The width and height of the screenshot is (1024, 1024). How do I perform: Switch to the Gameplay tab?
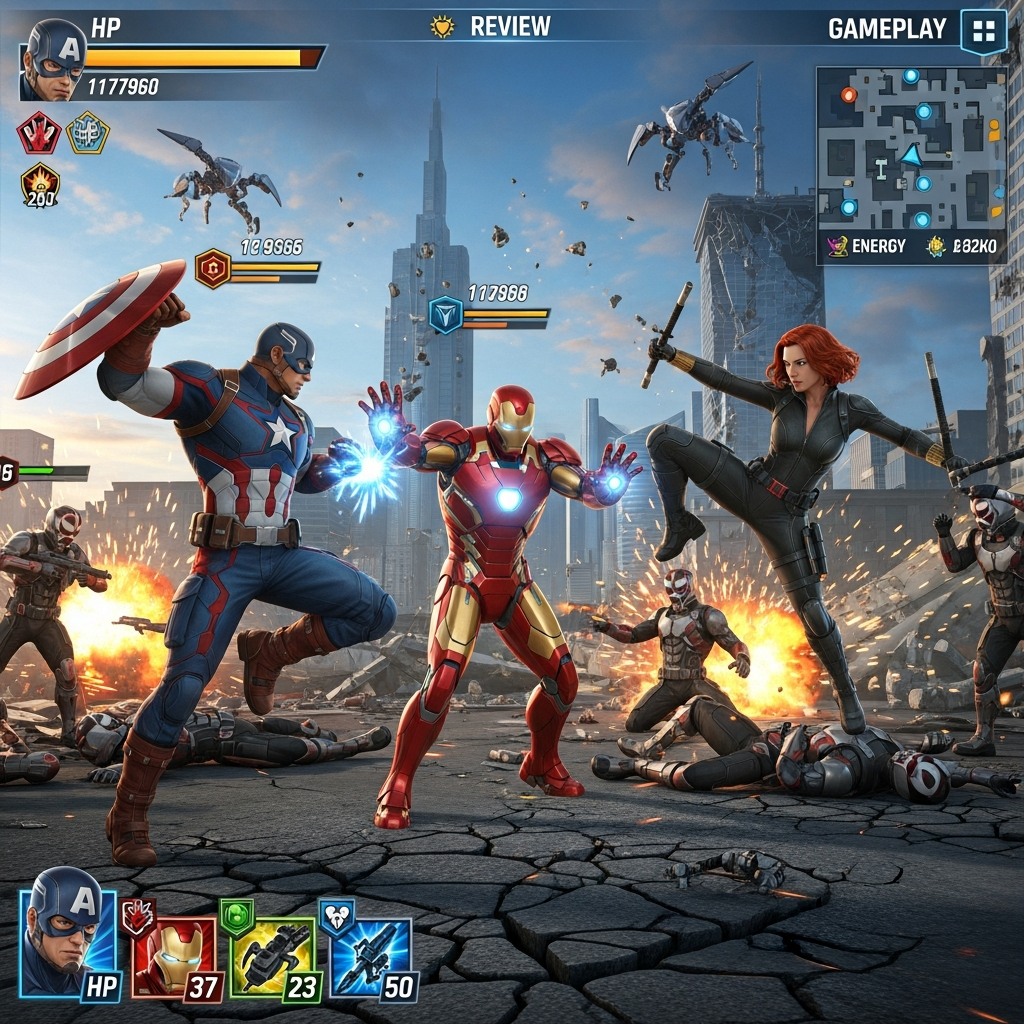click(x=887, y=29)
